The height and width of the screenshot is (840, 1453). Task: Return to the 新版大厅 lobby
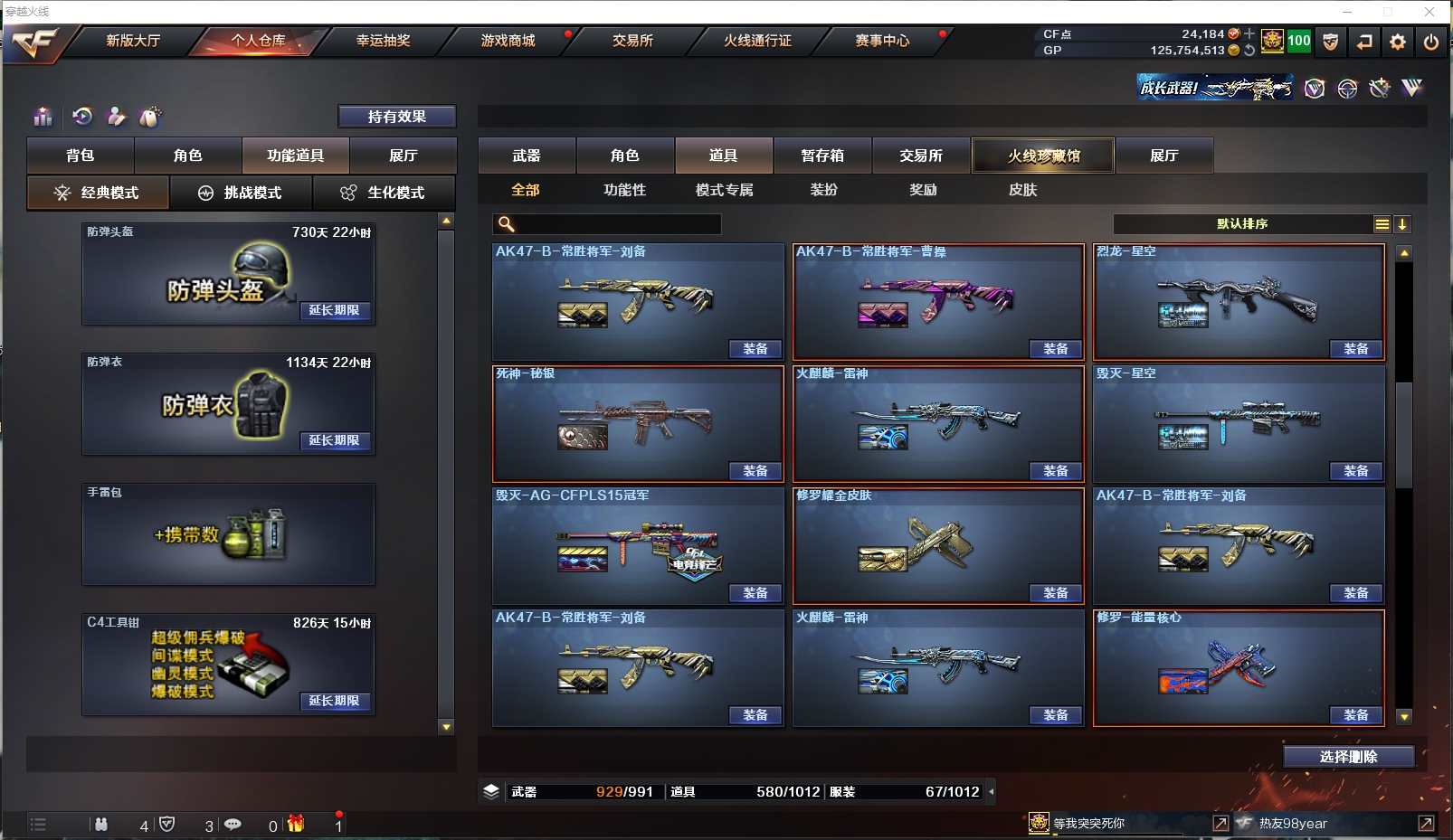tap(133, 41)
